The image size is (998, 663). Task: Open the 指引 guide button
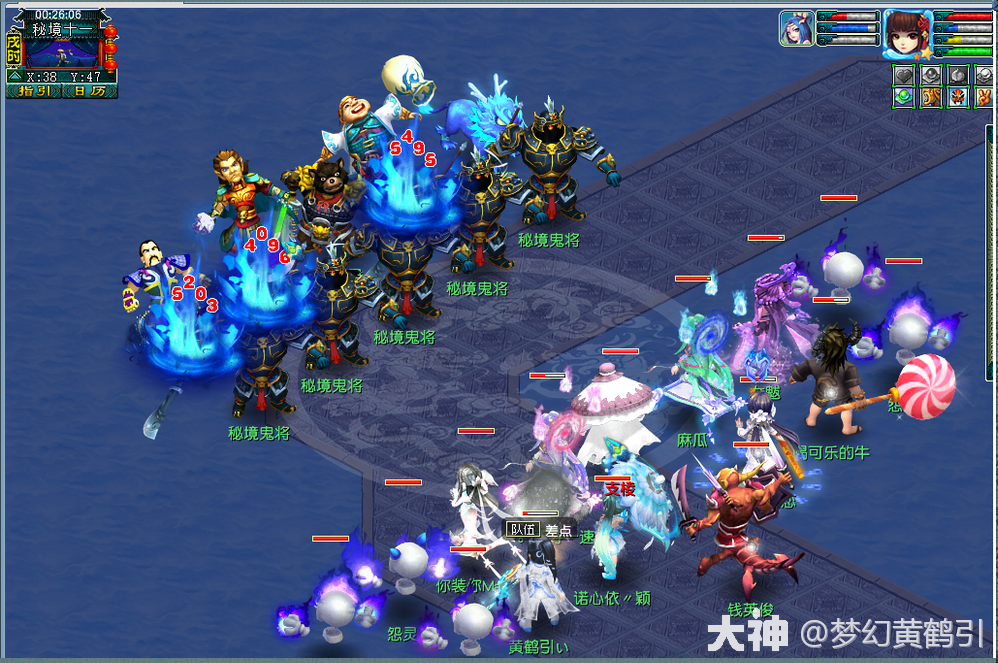[x=34, y=91]
